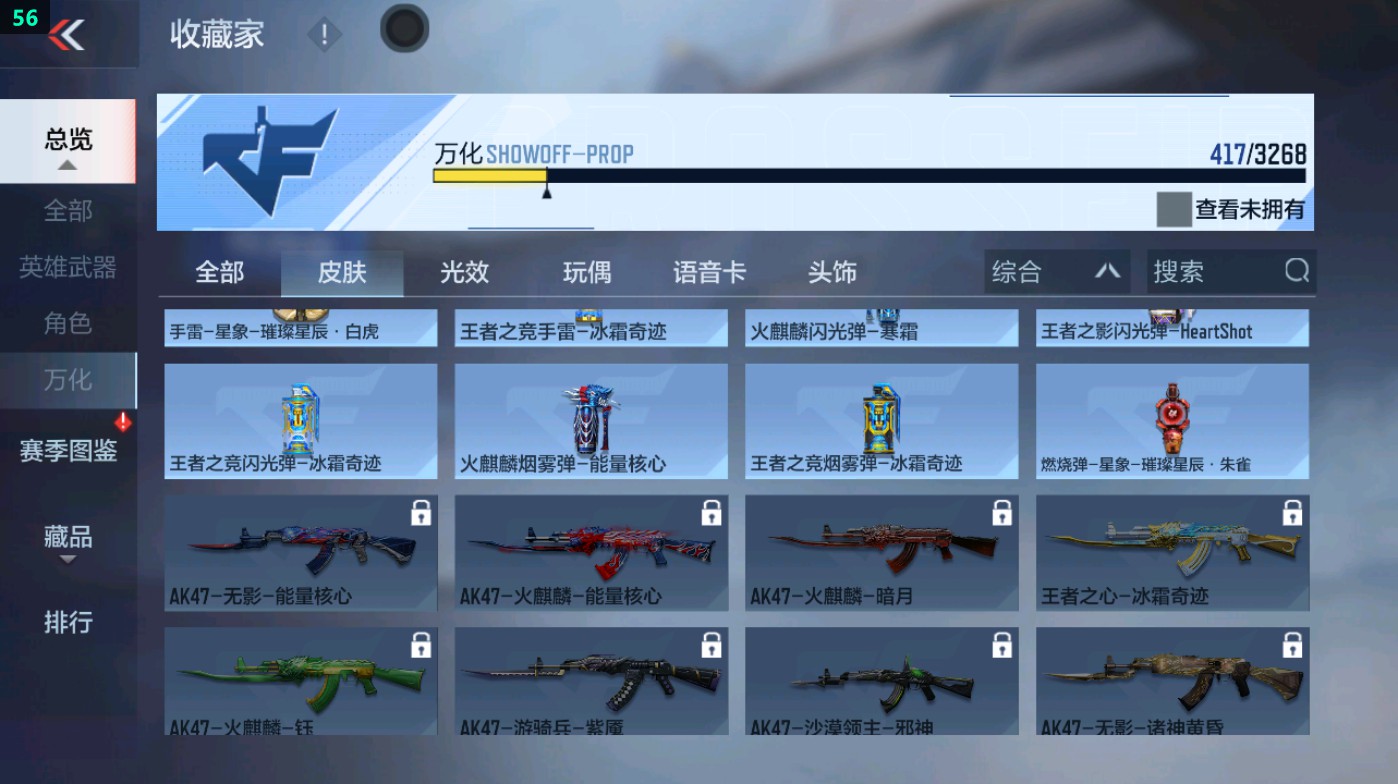Click the lock icon on 王者之心-冰霜奇迹 card
This screenshot has width=1398, height=784.
[x=1292, y=513]
